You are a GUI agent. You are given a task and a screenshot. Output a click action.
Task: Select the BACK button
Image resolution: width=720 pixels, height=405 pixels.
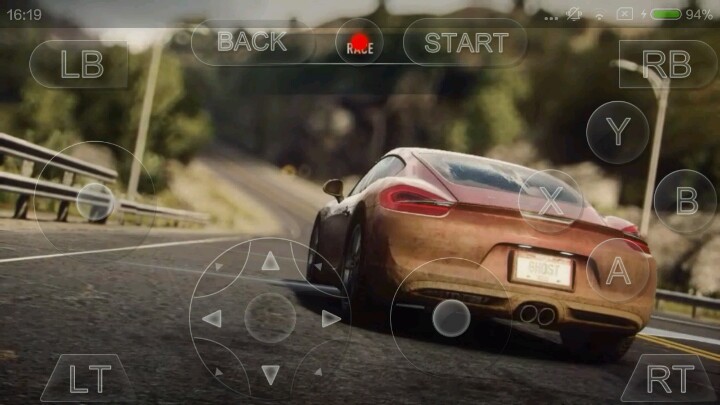[252, 42]
